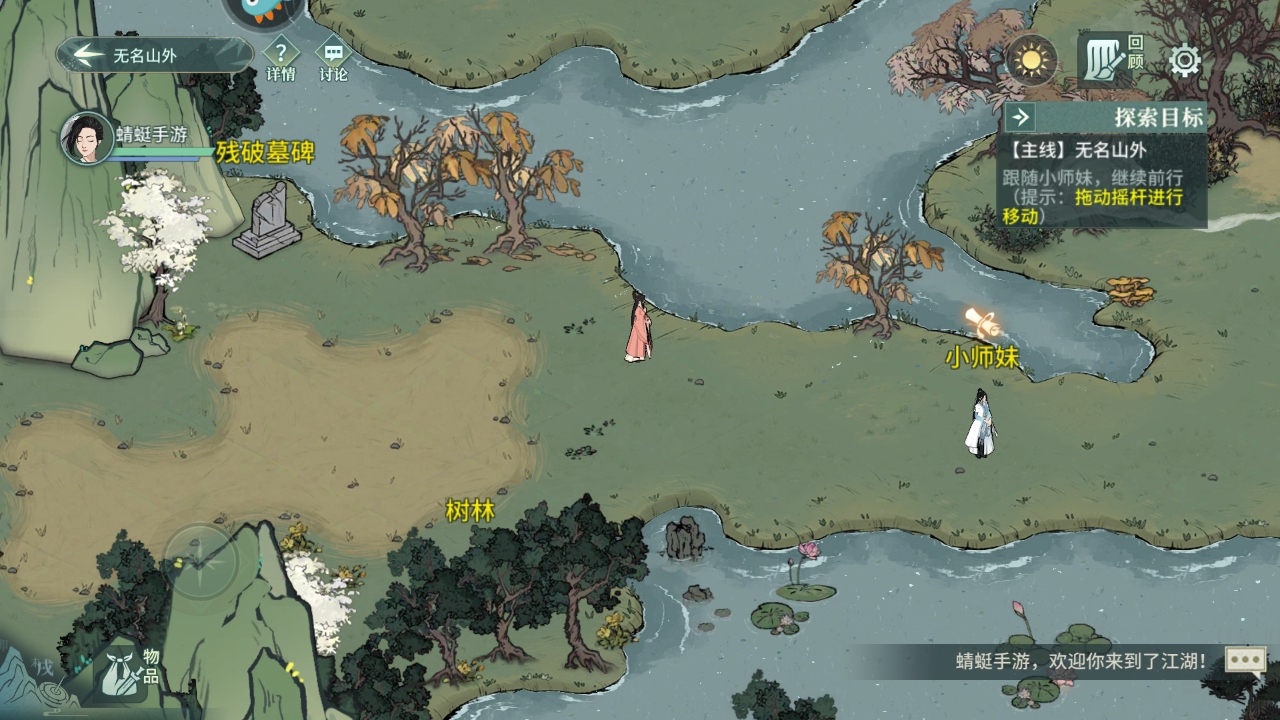Image resolution: width=1280 pixels, height=720 pixels.
Task: Click the virtual joystick compass control
Action: (x=201, y=561)
